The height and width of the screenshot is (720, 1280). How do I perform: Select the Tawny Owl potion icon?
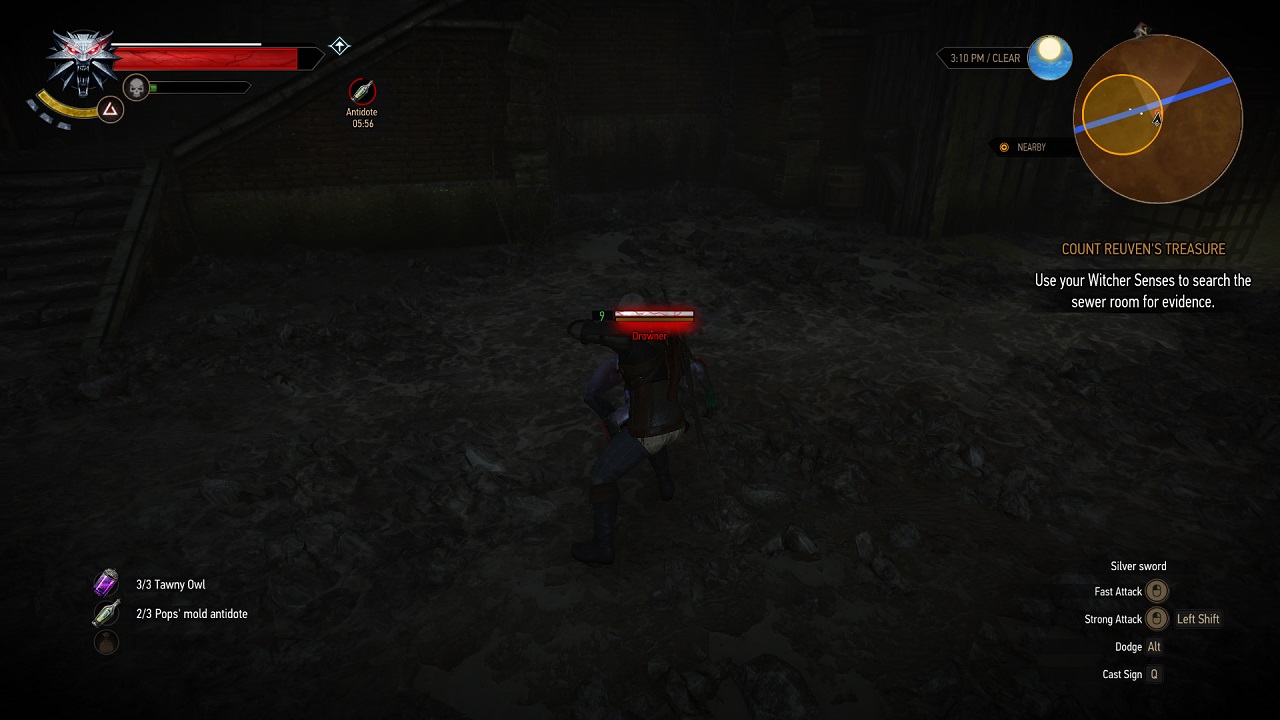[105, 583]
